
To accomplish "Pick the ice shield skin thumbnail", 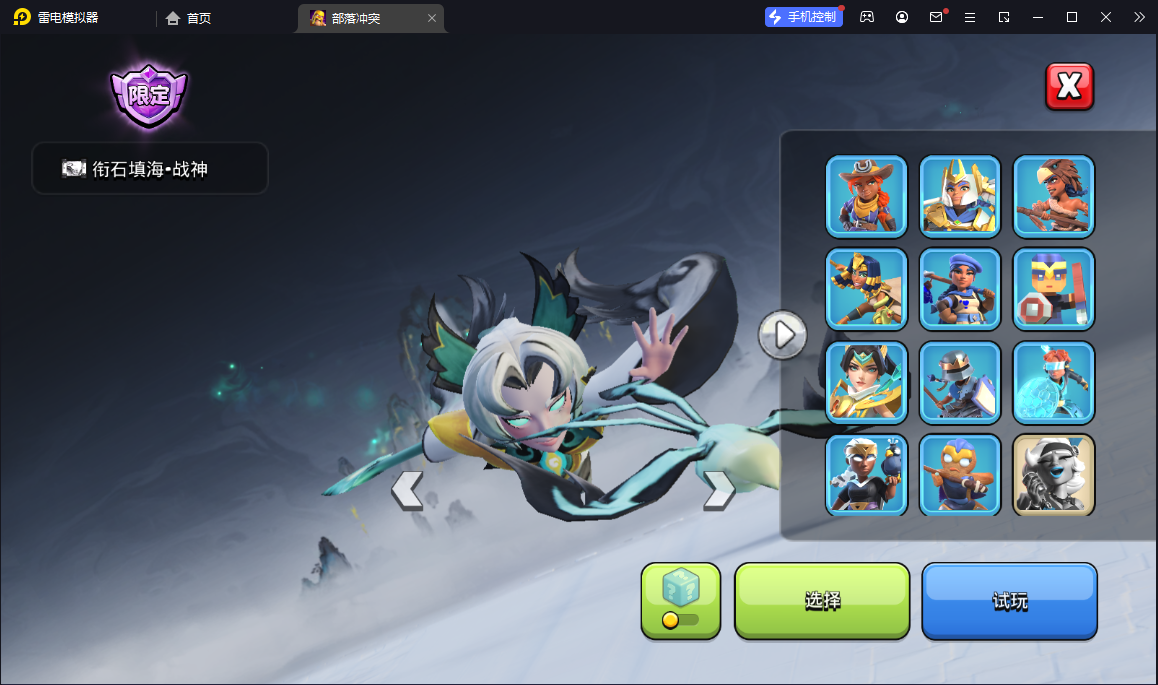I will point(1053,381).
